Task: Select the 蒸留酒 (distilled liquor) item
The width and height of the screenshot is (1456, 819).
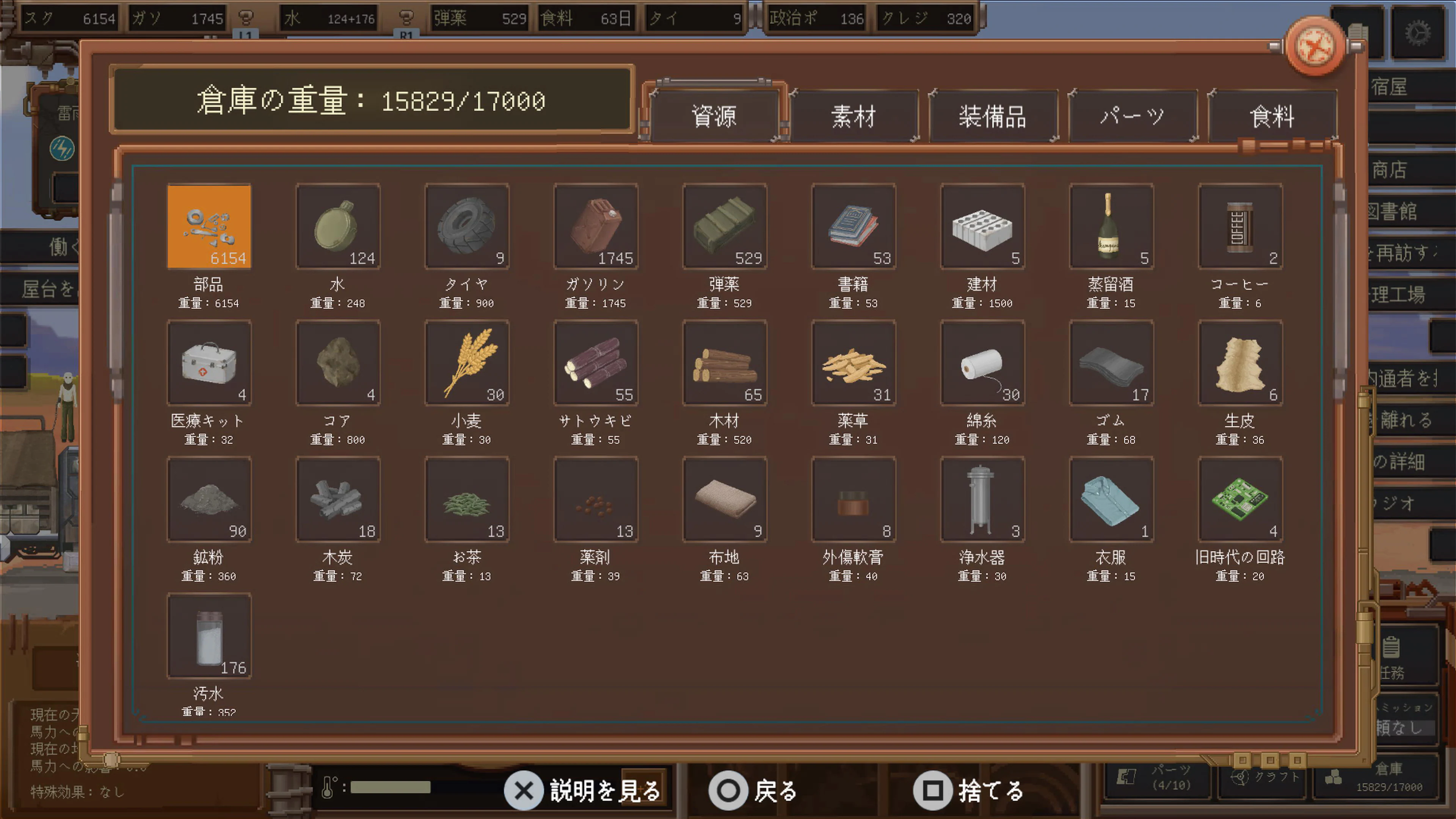Action: tap(1111, 226)
